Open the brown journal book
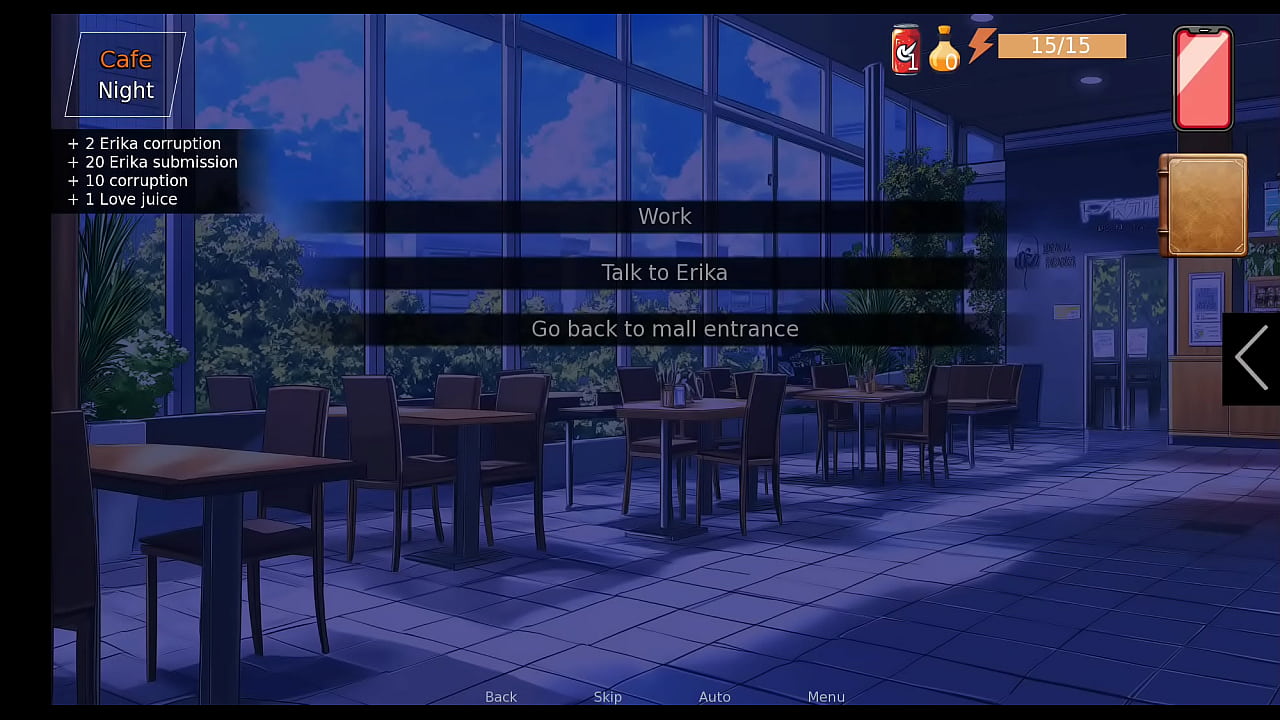 (1203, 205)
